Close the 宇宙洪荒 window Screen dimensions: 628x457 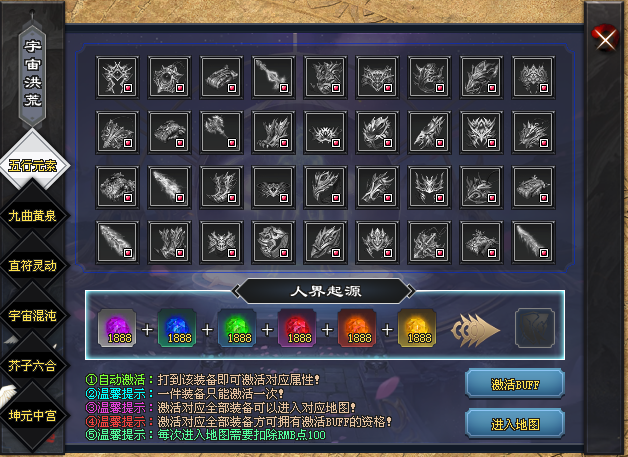(x=604, y=39)
